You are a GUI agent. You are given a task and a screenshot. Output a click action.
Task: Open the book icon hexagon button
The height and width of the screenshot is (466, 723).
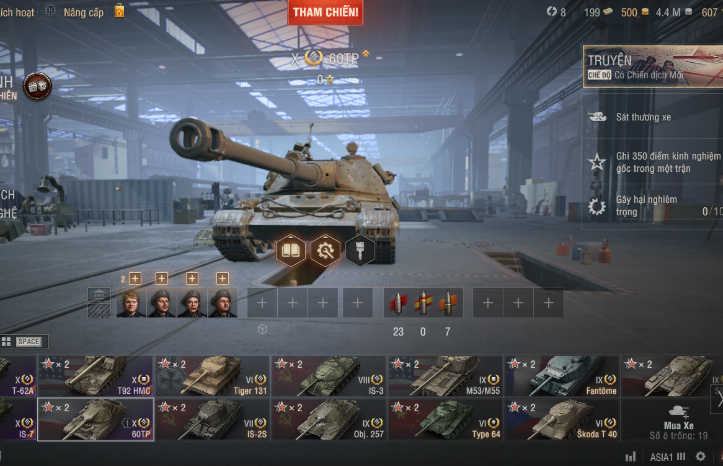pyautogui.click(x=290, y=249)
